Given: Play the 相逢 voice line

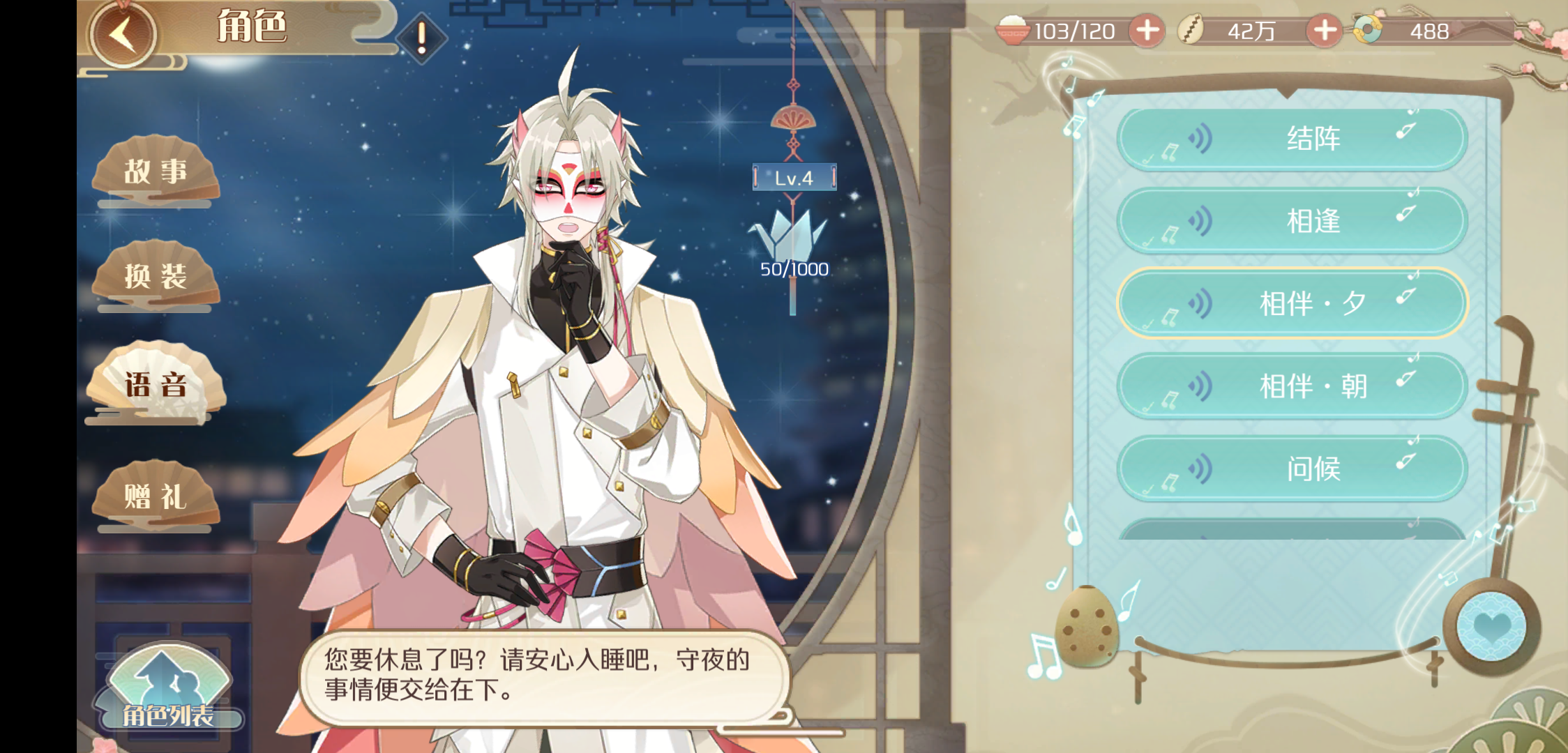Looking at the screenshot, I should 1292,221.
